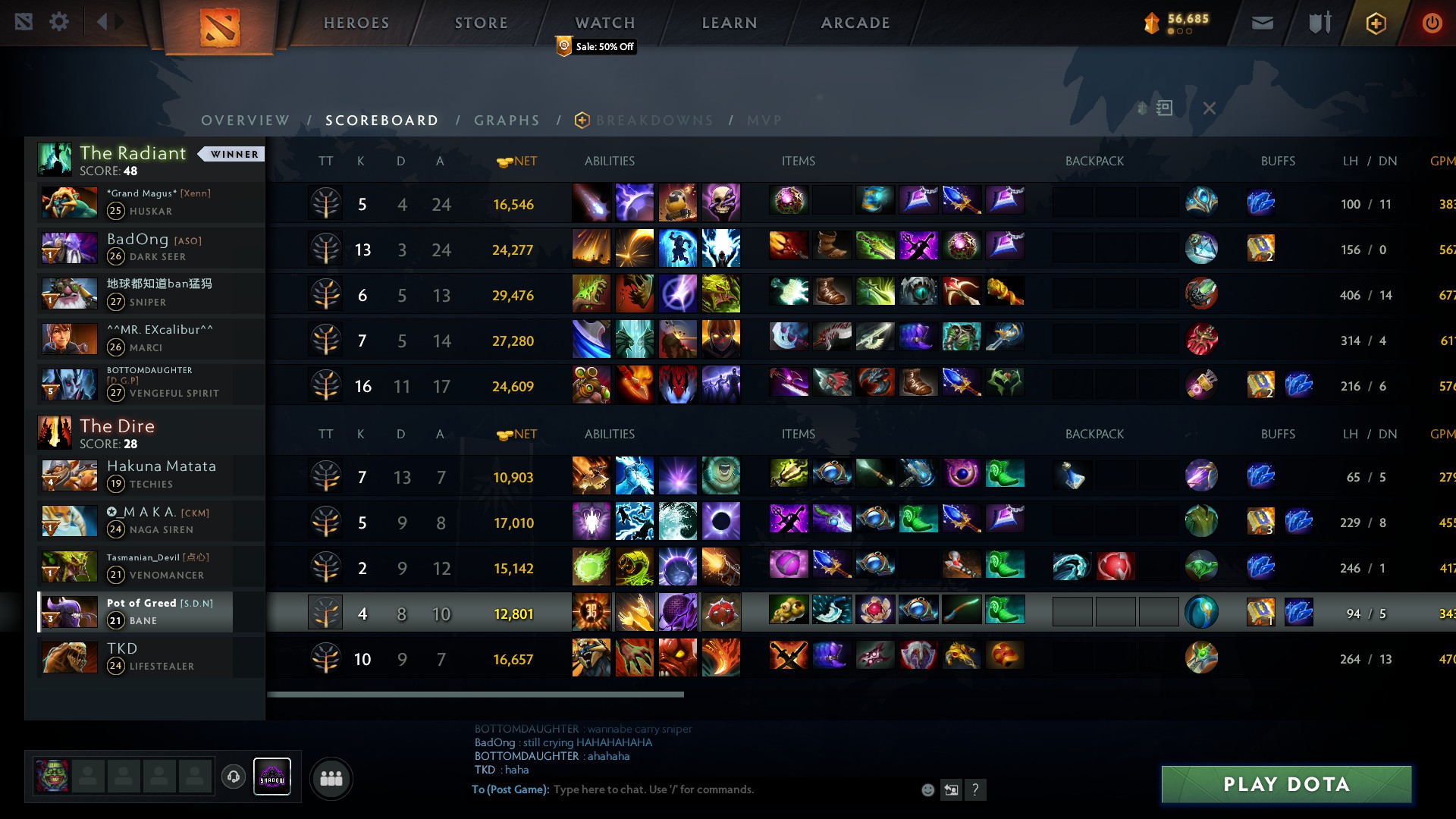Open the ARCADE menu
The image size is (1456, 819).
click(x=855, y=22)
